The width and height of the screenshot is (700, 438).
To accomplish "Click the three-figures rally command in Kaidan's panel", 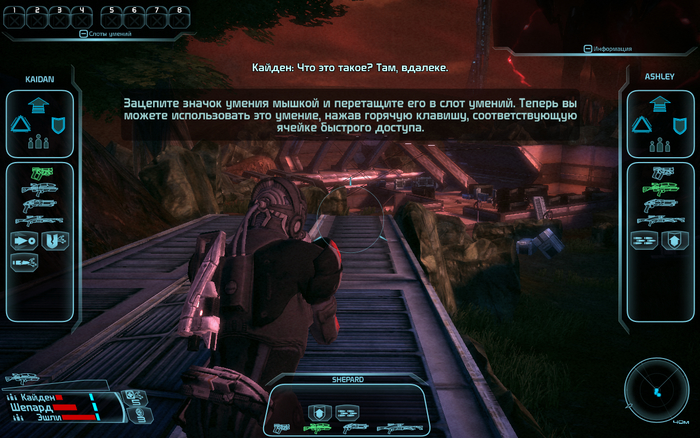I will click(x=40, y=141).
